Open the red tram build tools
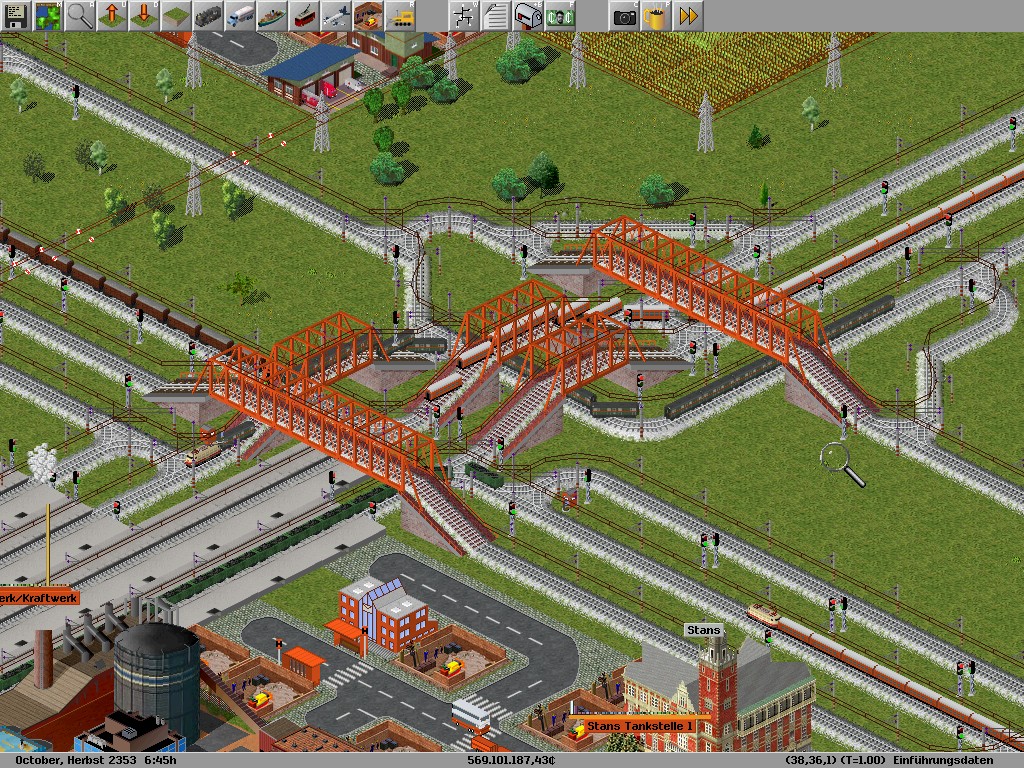Screen dimensions: 1024x768 (x=304, y=15)
